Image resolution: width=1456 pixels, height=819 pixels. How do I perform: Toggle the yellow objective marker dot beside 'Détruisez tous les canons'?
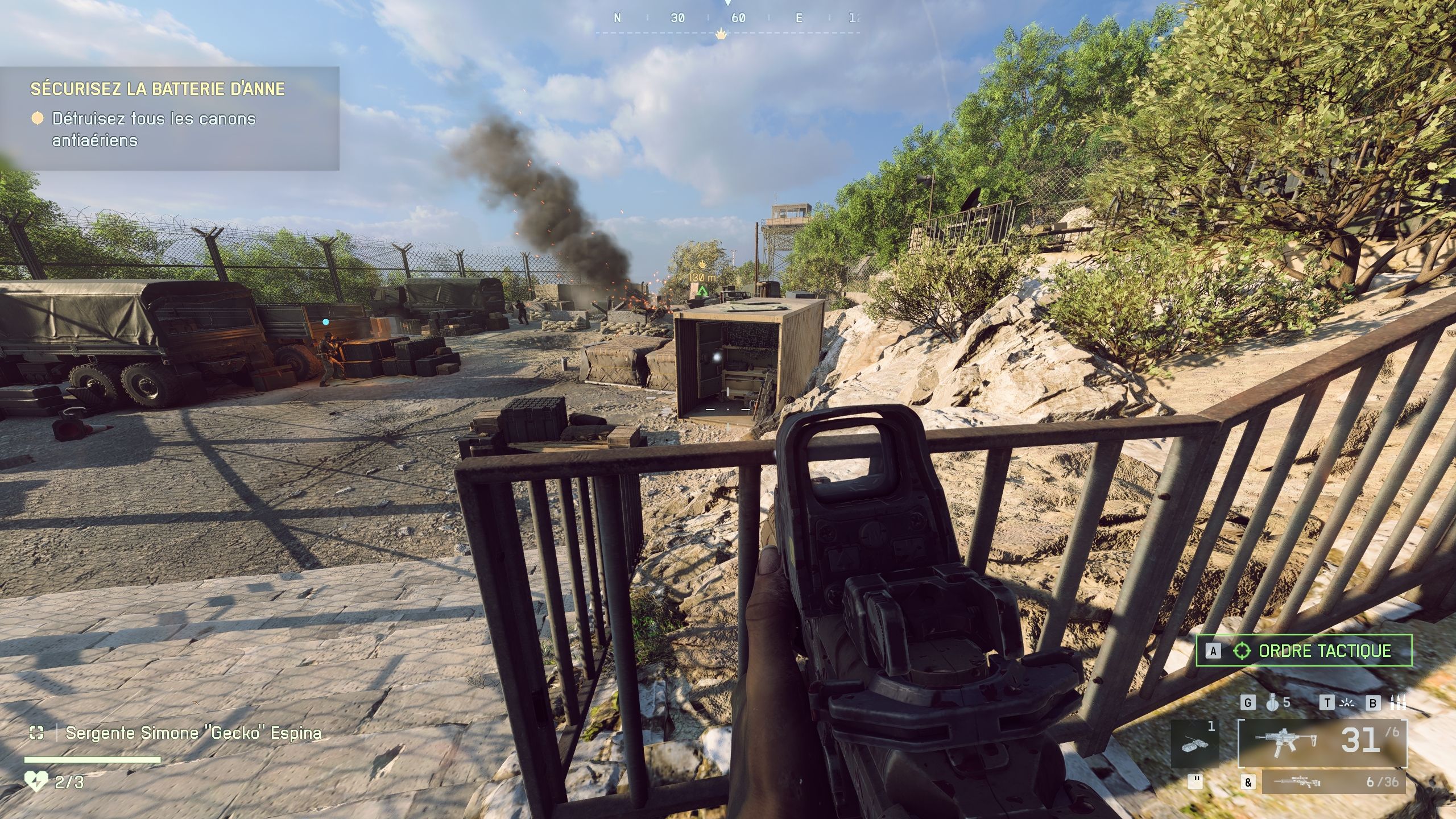tap(37, 118)
